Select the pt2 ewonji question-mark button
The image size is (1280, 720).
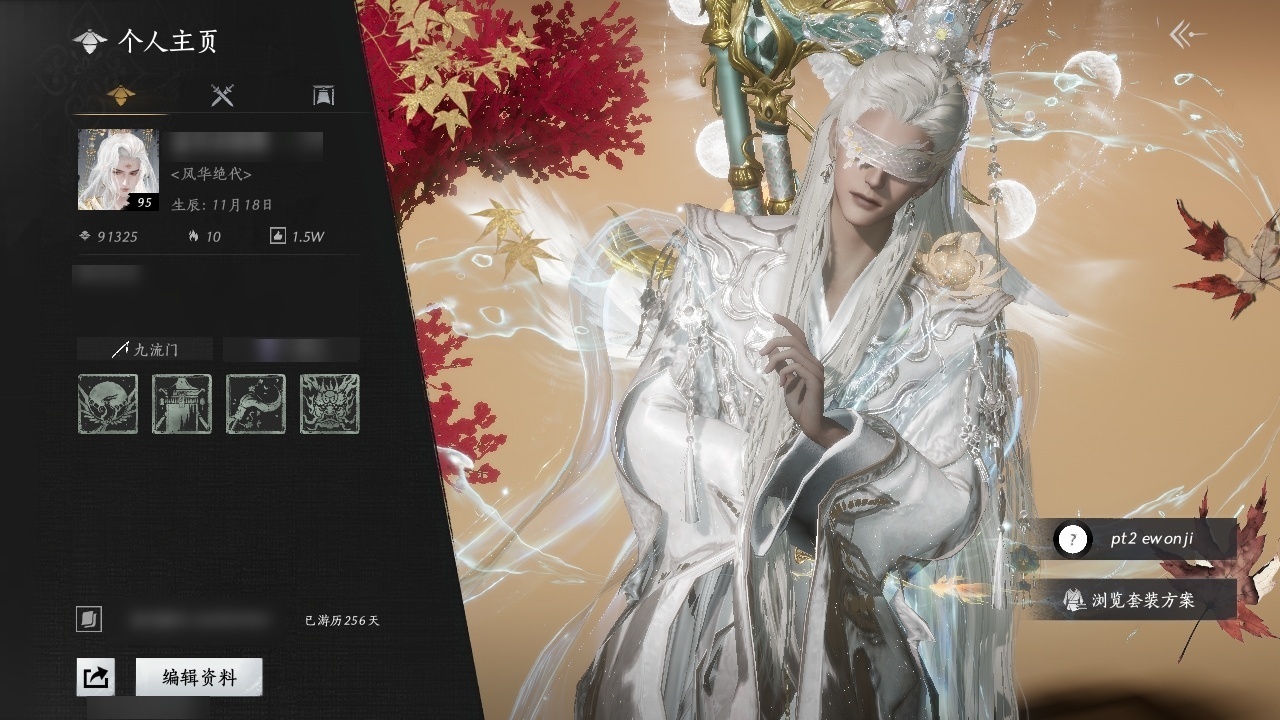(1073, 540)
